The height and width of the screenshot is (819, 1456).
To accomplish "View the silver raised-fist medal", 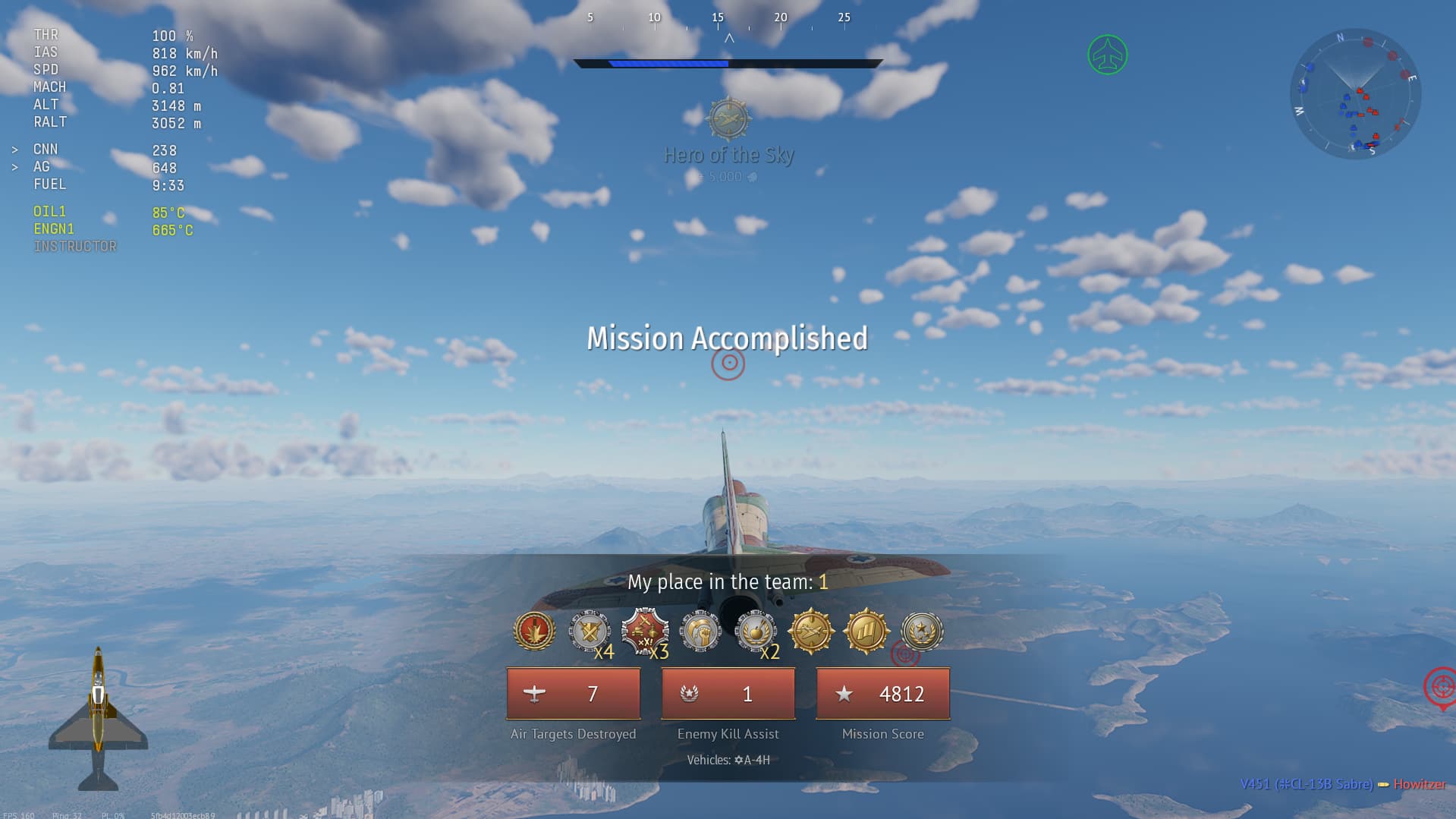I will 700,632.
